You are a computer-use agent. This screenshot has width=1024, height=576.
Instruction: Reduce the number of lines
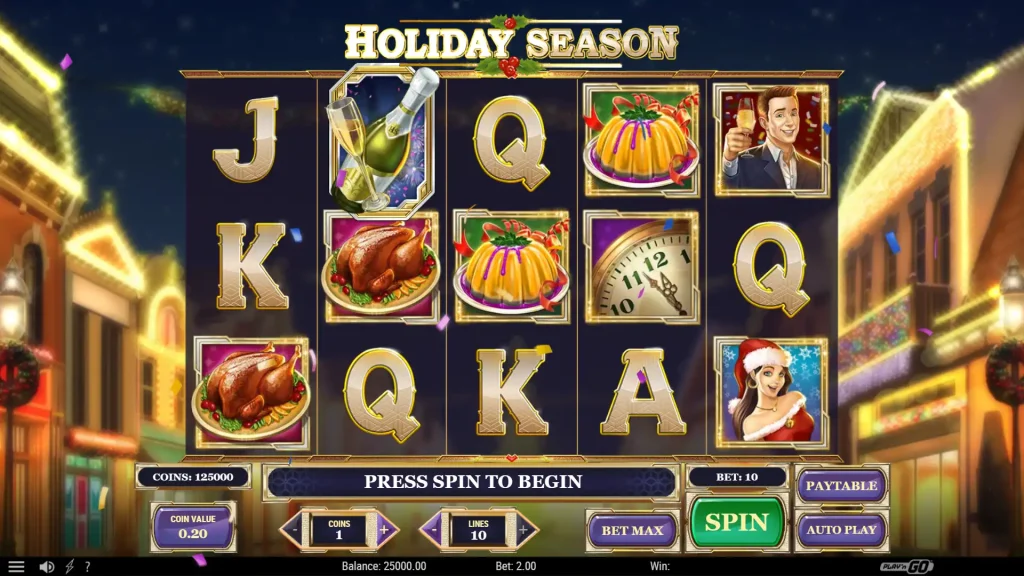point(433,529)
